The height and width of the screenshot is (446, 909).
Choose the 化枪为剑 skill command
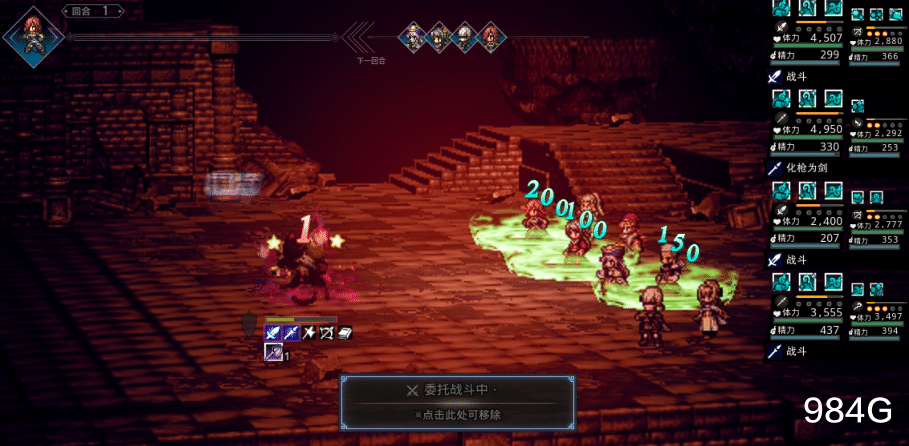coord(806,167)
